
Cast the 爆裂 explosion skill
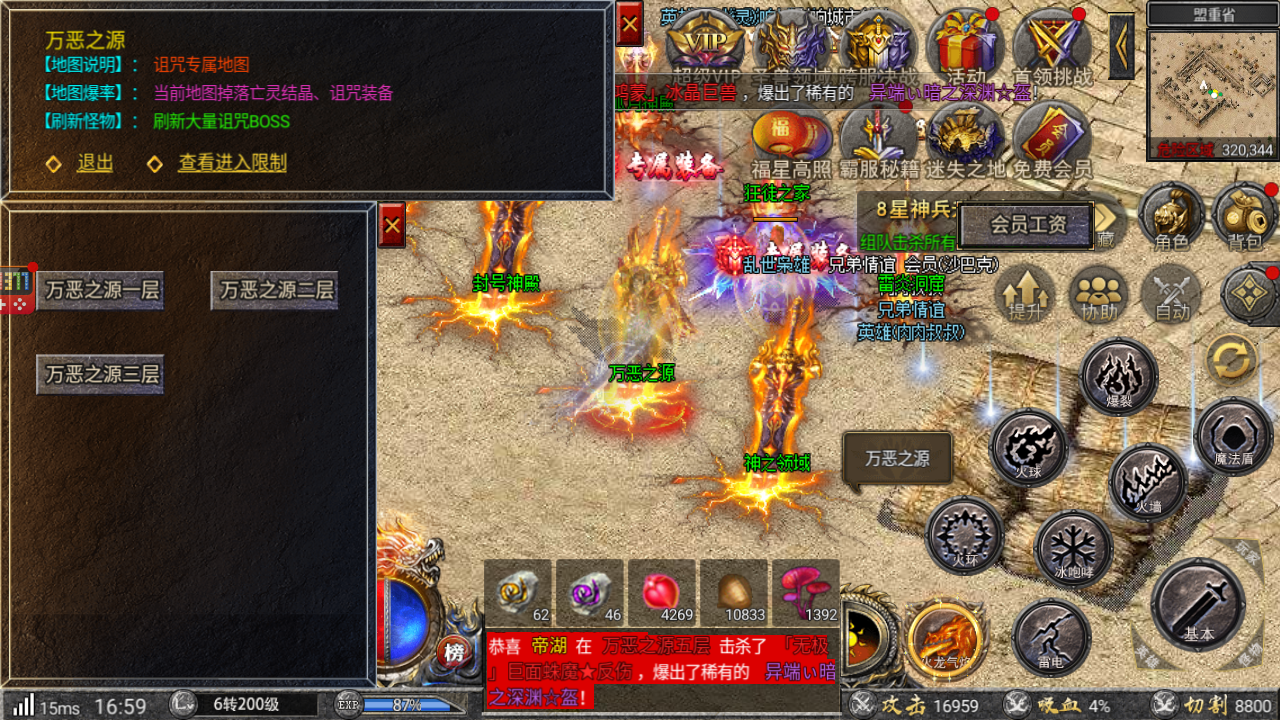(x=1119, y=376)
